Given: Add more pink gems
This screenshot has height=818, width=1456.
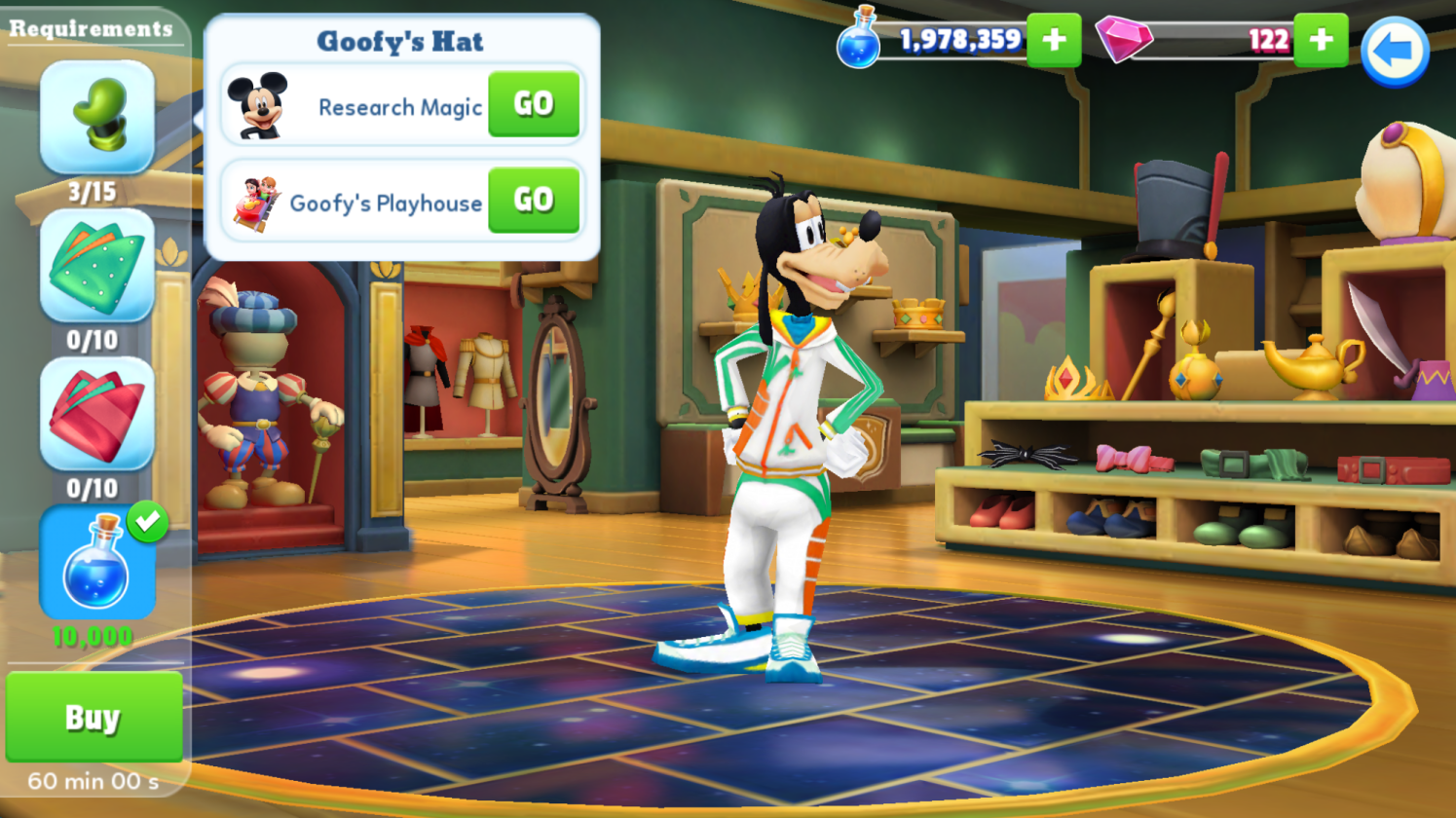Looking at the screenshot, I should click(1321, 40).
